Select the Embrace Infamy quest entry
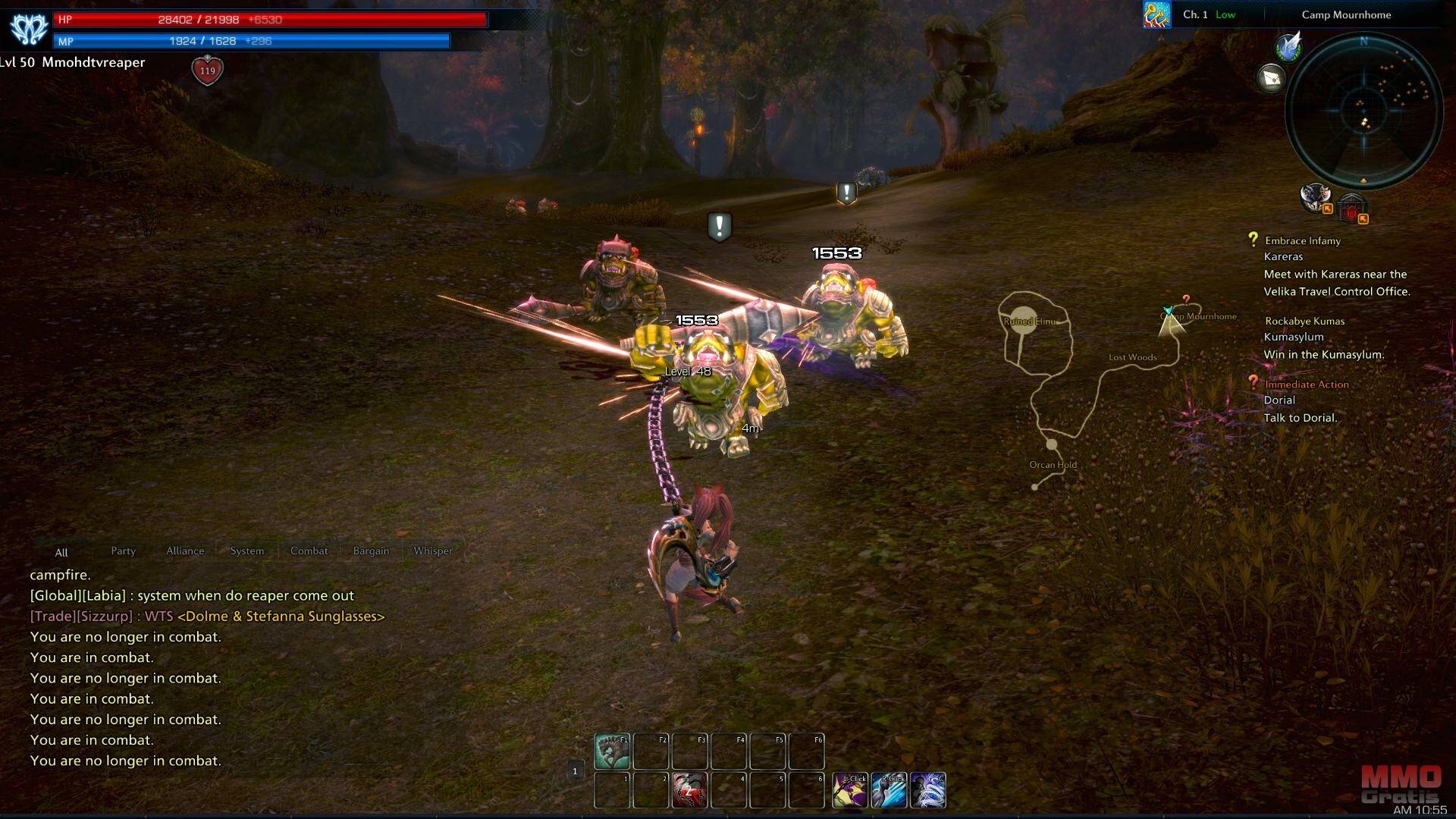This screenshot has height=819, width=1456. [x=1302, y=241]
